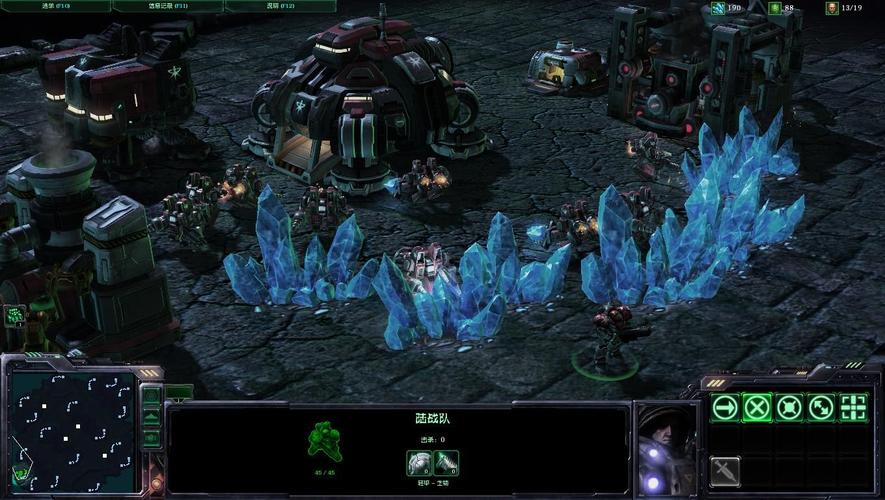The width and height of the screenshot is (885, 500).
Task: Open the 信息记录 (F11) message log
Action: pyautogui.click(x=167, y=6)
